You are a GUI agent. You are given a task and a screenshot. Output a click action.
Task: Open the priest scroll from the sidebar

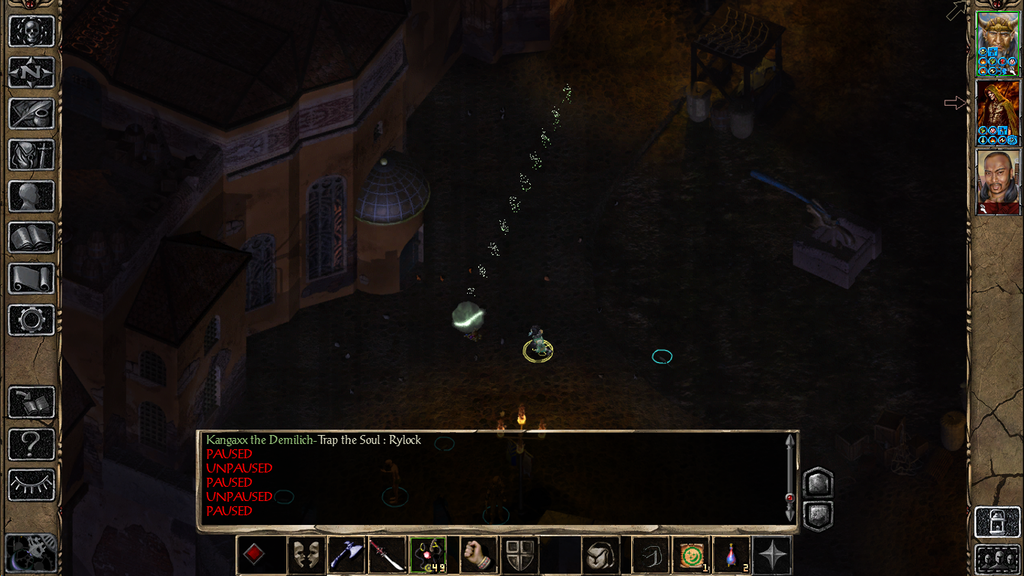click(31, 278)
